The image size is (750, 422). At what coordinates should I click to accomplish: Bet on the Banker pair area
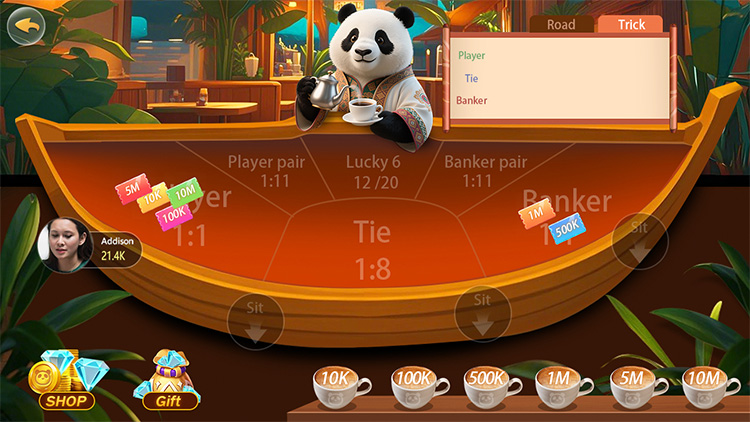click(485, 170)
